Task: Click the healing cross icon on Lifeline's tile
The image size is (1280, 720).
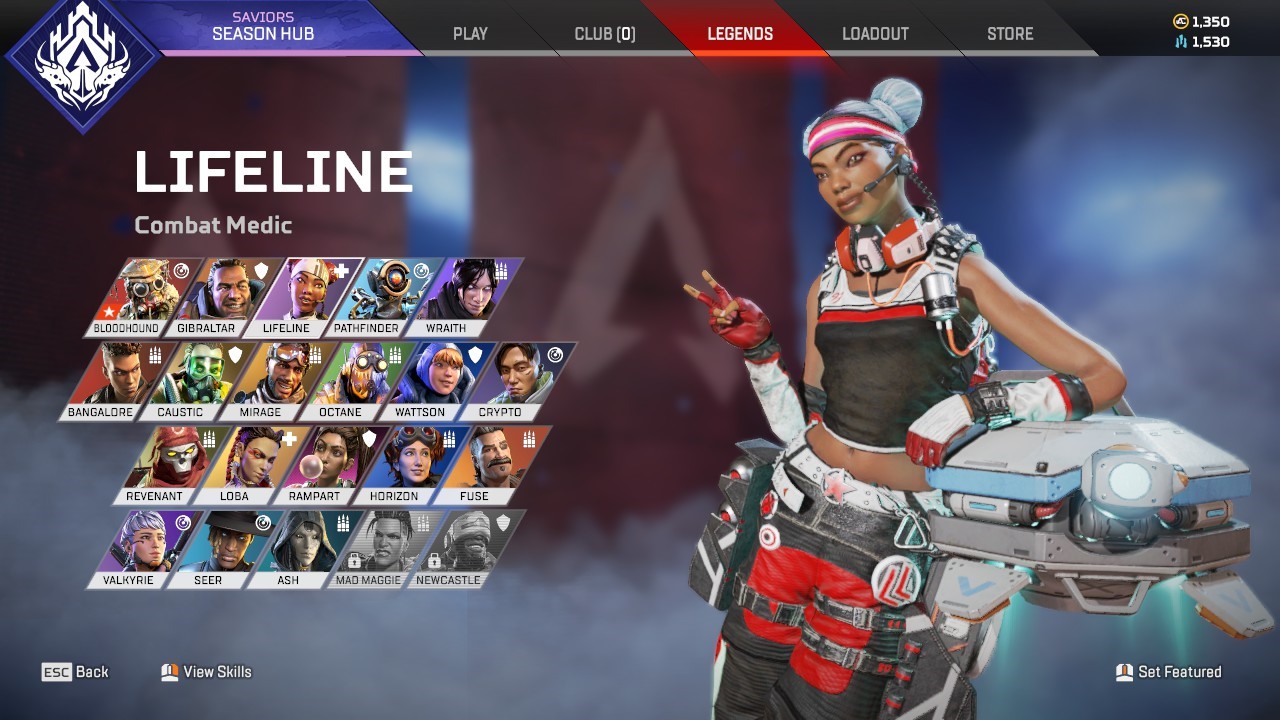Action: coord(343,270)
